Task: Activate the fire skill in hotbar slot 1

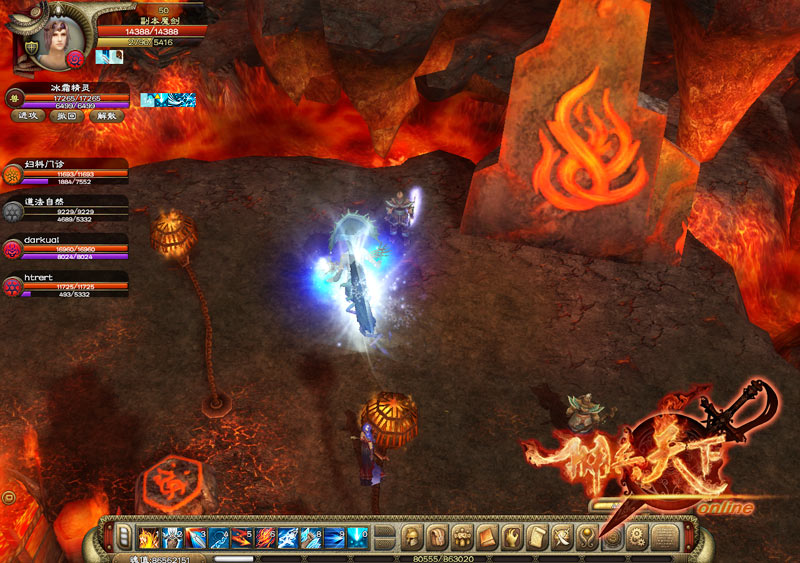Action: pyautogui.click(x=147, y=537)
